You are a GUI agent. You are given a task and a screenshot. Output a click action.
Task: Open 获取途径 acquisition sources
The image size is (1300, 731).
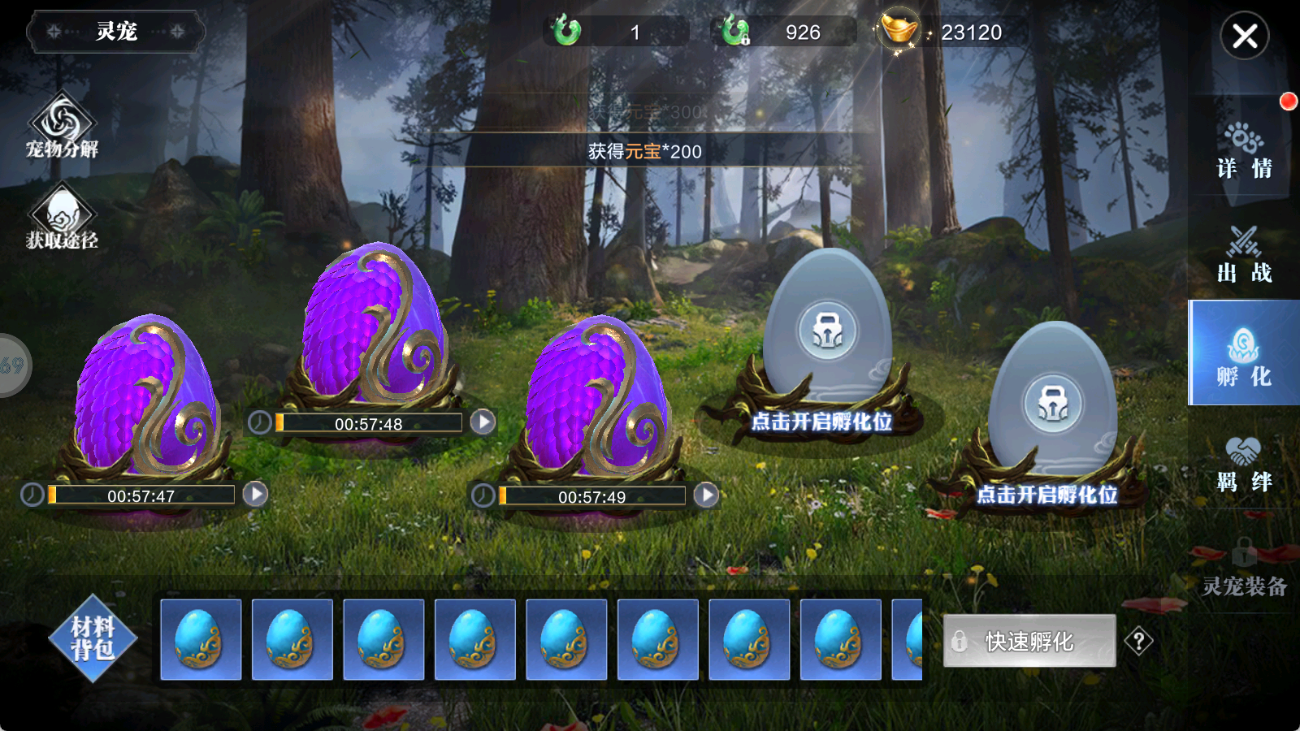click(x=62, y=217)
